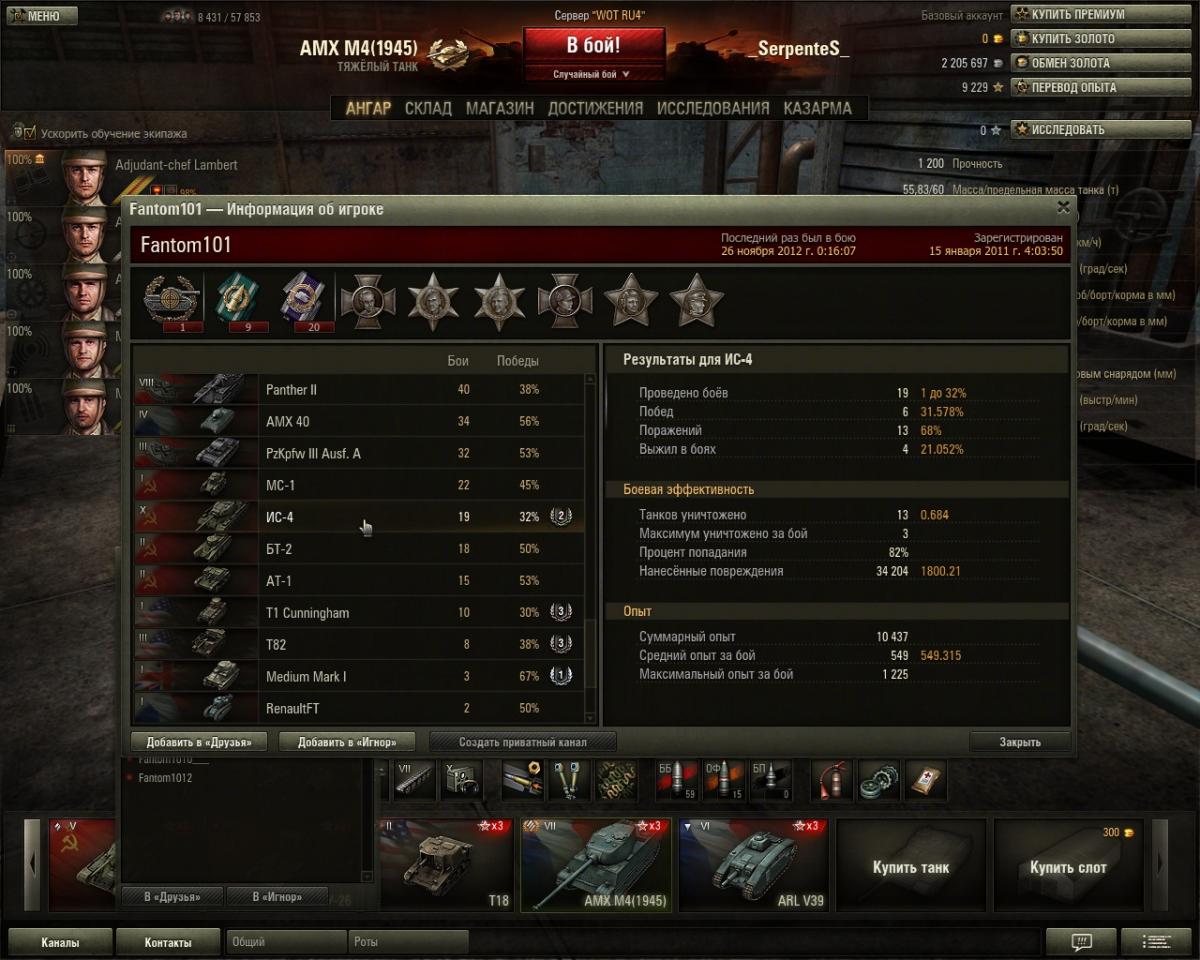Start a battle with the В бой! button
1200x960 pixels.
(593, 46)
